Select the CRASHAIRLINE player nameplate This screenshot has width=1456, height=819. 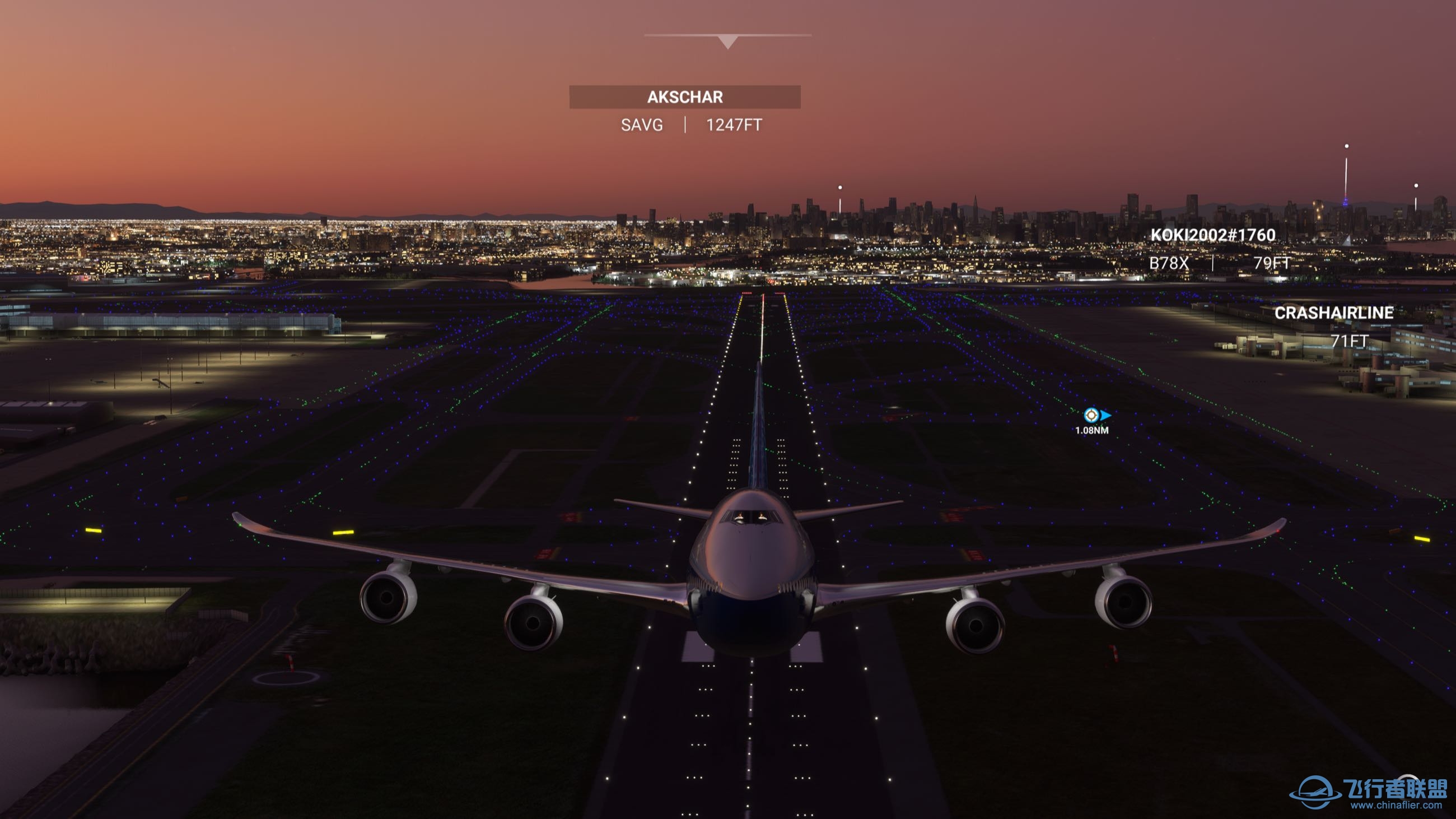(1333, 313)
